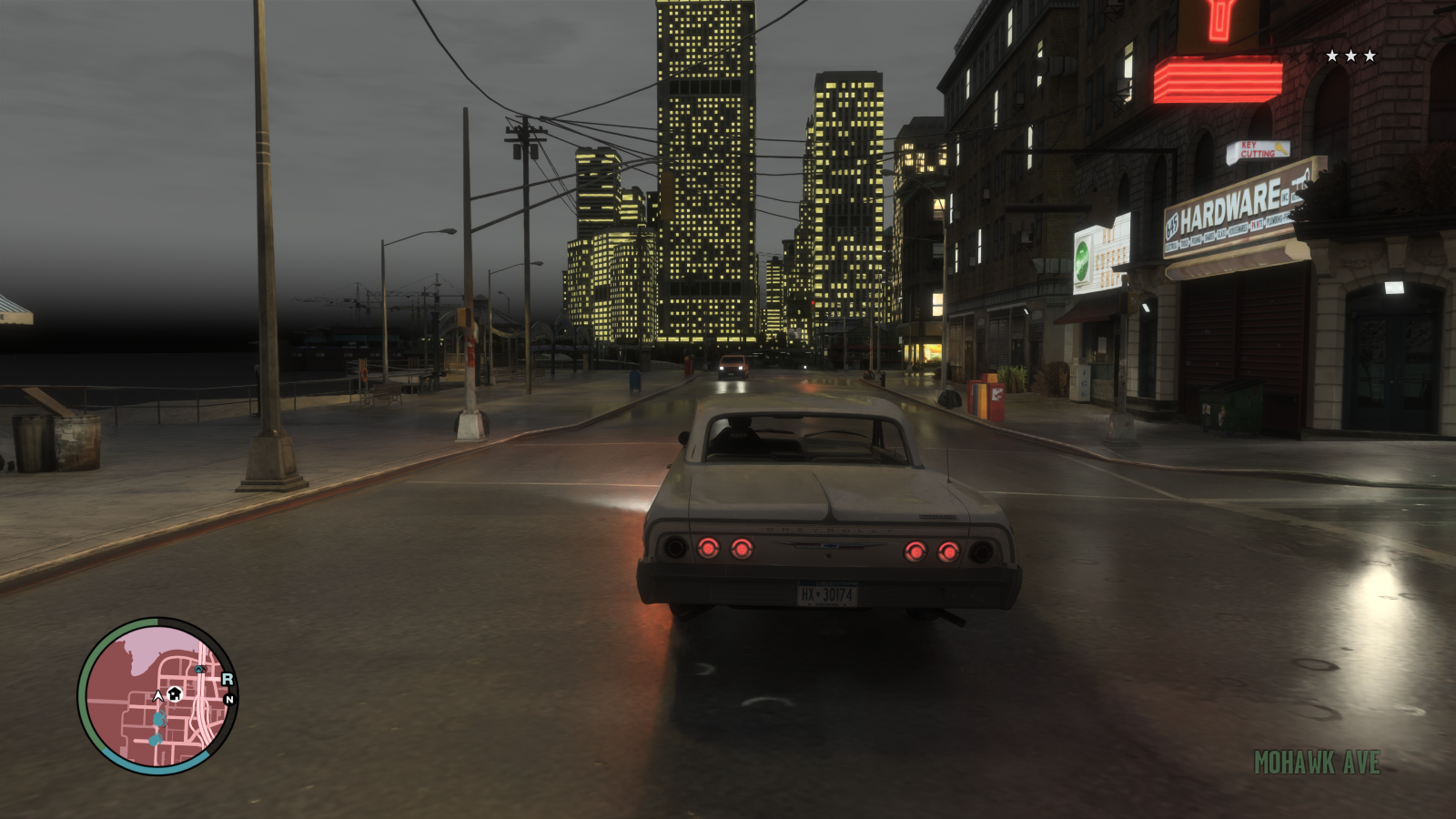1456x819 pixels.
Task: Toggle the middle wanted-level star
Action: tap(1353, 56)
